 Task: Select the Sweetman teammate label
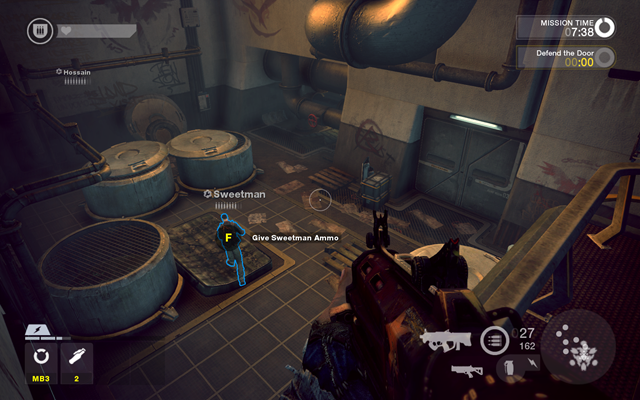[x=239, y=194]
